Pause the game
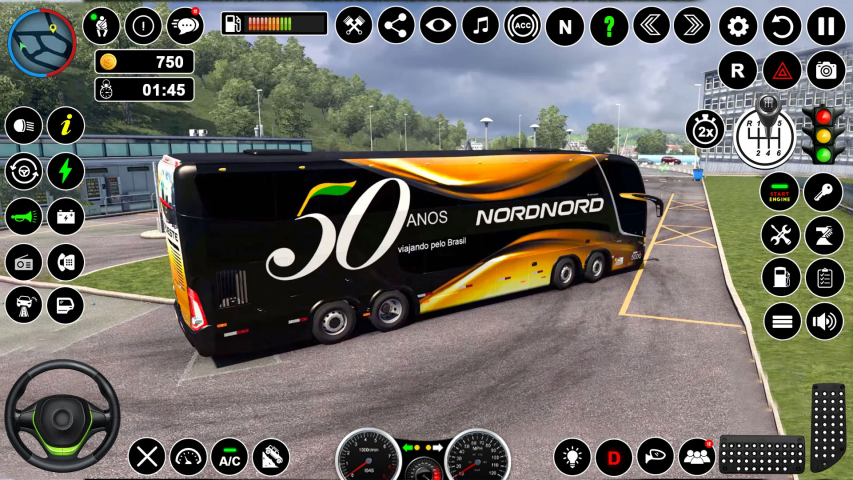 (826, 26)
